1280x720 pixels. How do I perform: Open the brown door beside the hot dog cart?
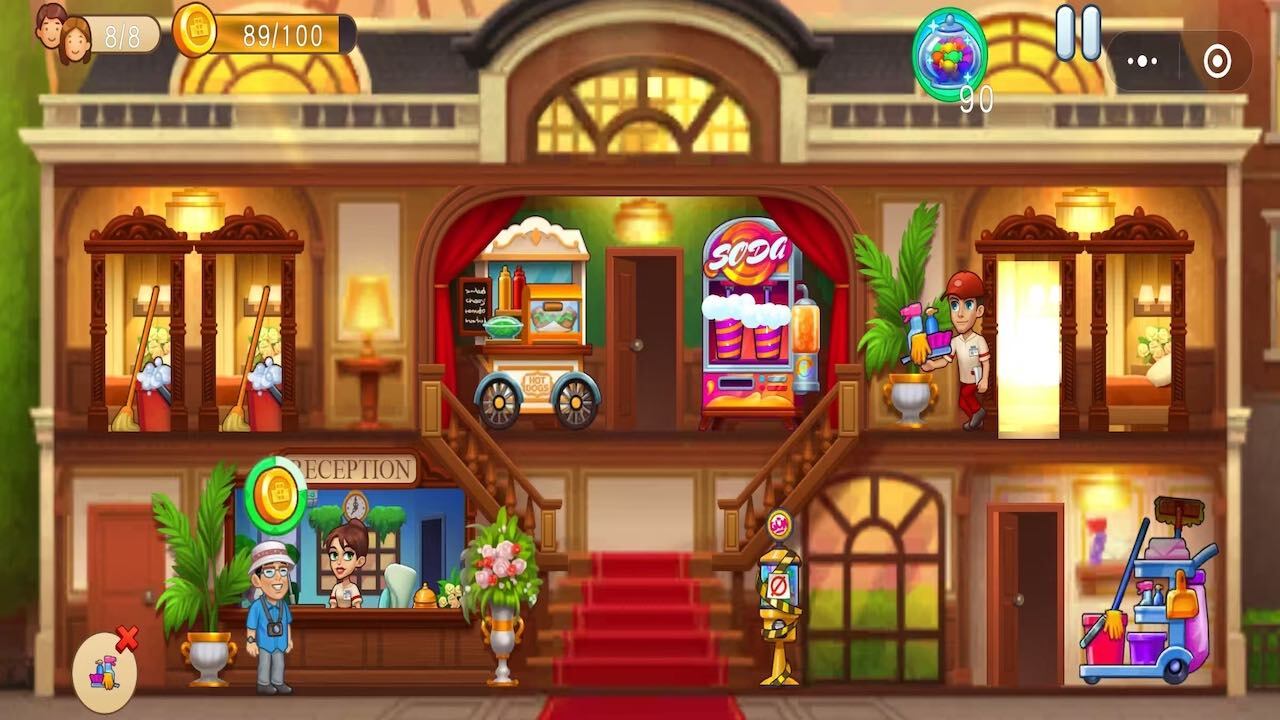click(x=643, y=330)
